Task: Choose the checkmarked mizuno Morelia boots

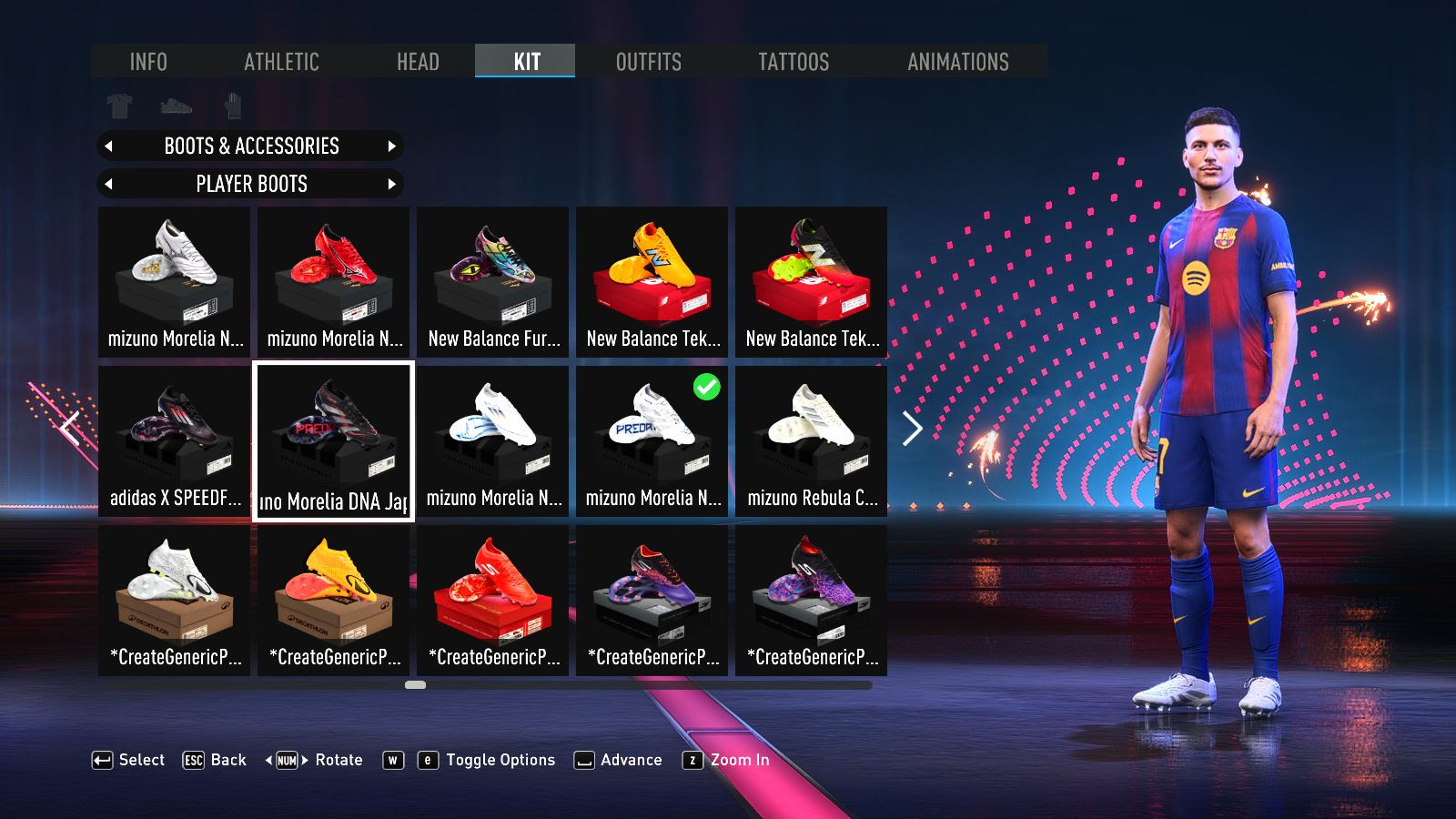Action: [652, 440]
